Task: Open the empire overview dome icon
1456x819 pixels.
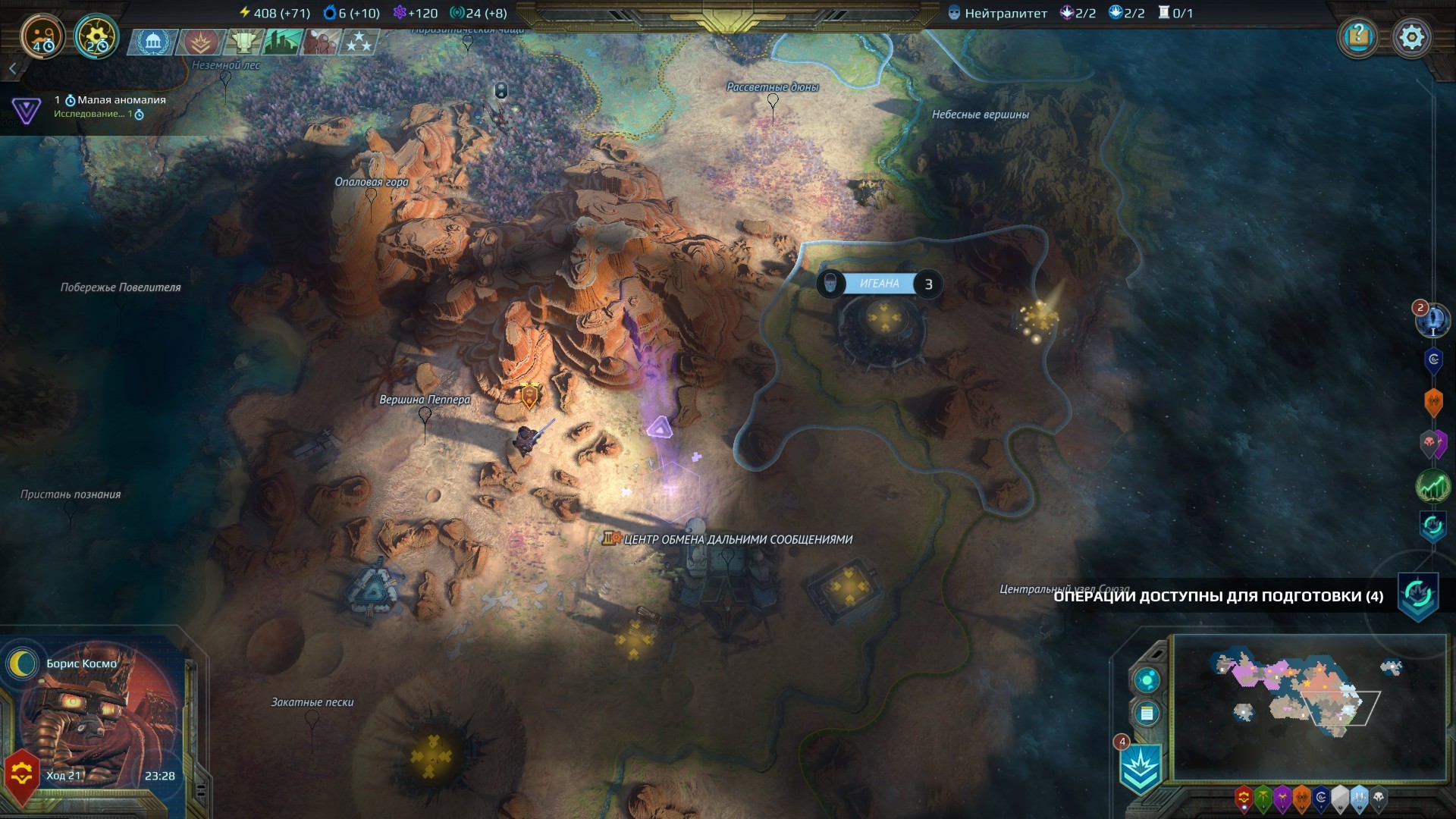Action: 152,42
